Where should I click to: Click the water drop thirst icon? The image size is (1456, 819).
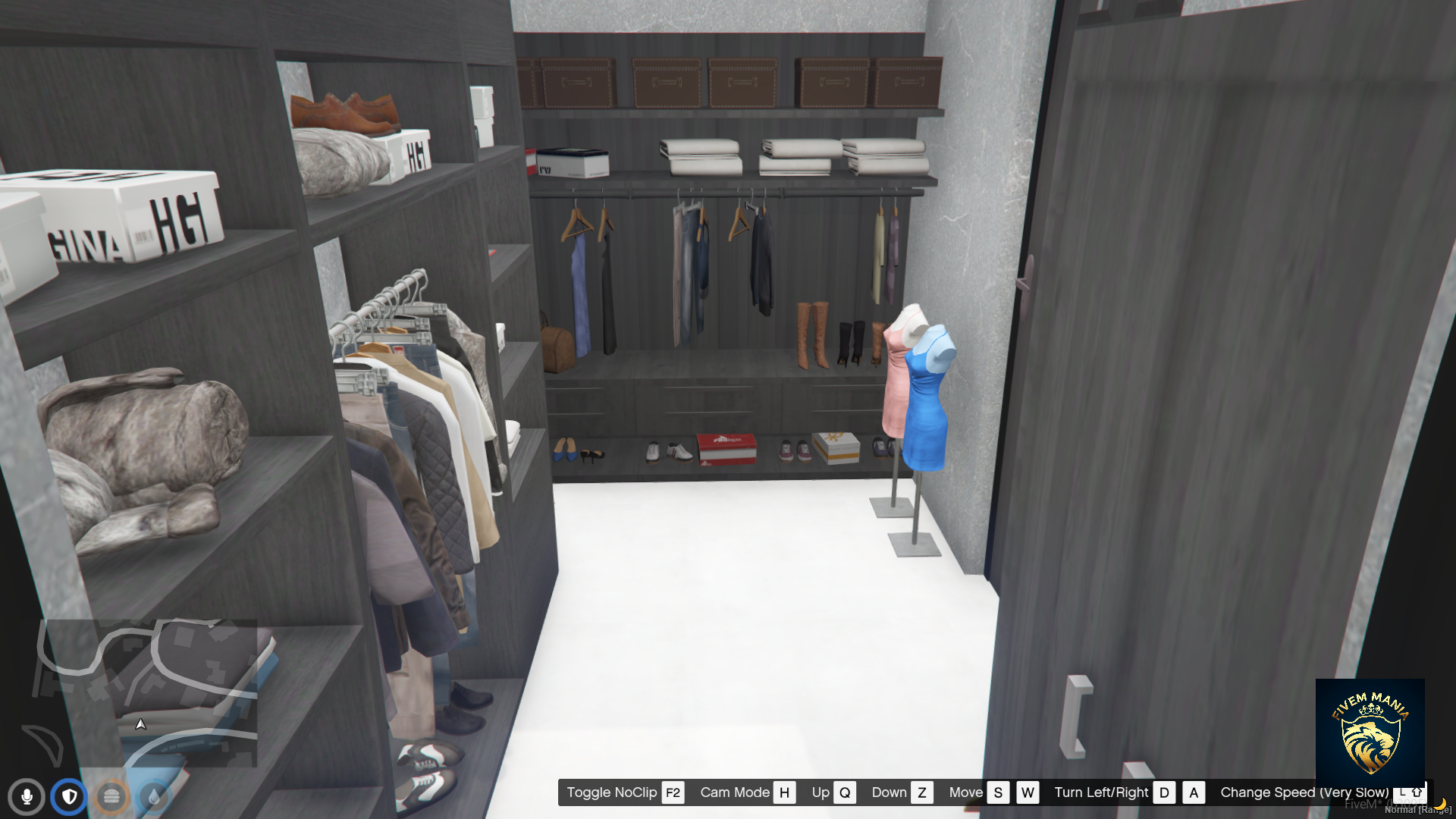pyautogui.click(x=152, y=797)
